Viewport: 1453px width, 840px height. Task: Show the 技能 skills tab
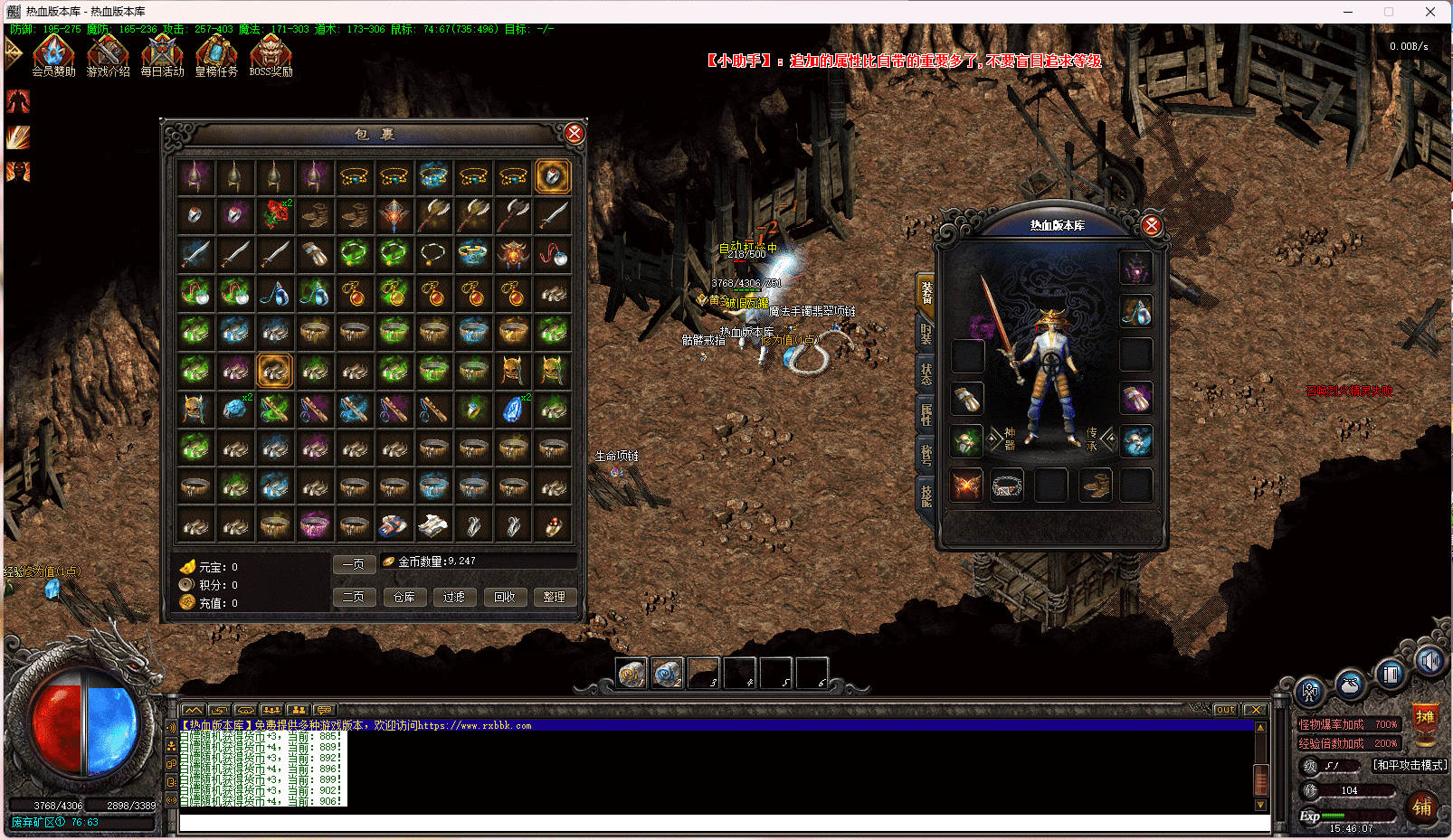(926, 496)
